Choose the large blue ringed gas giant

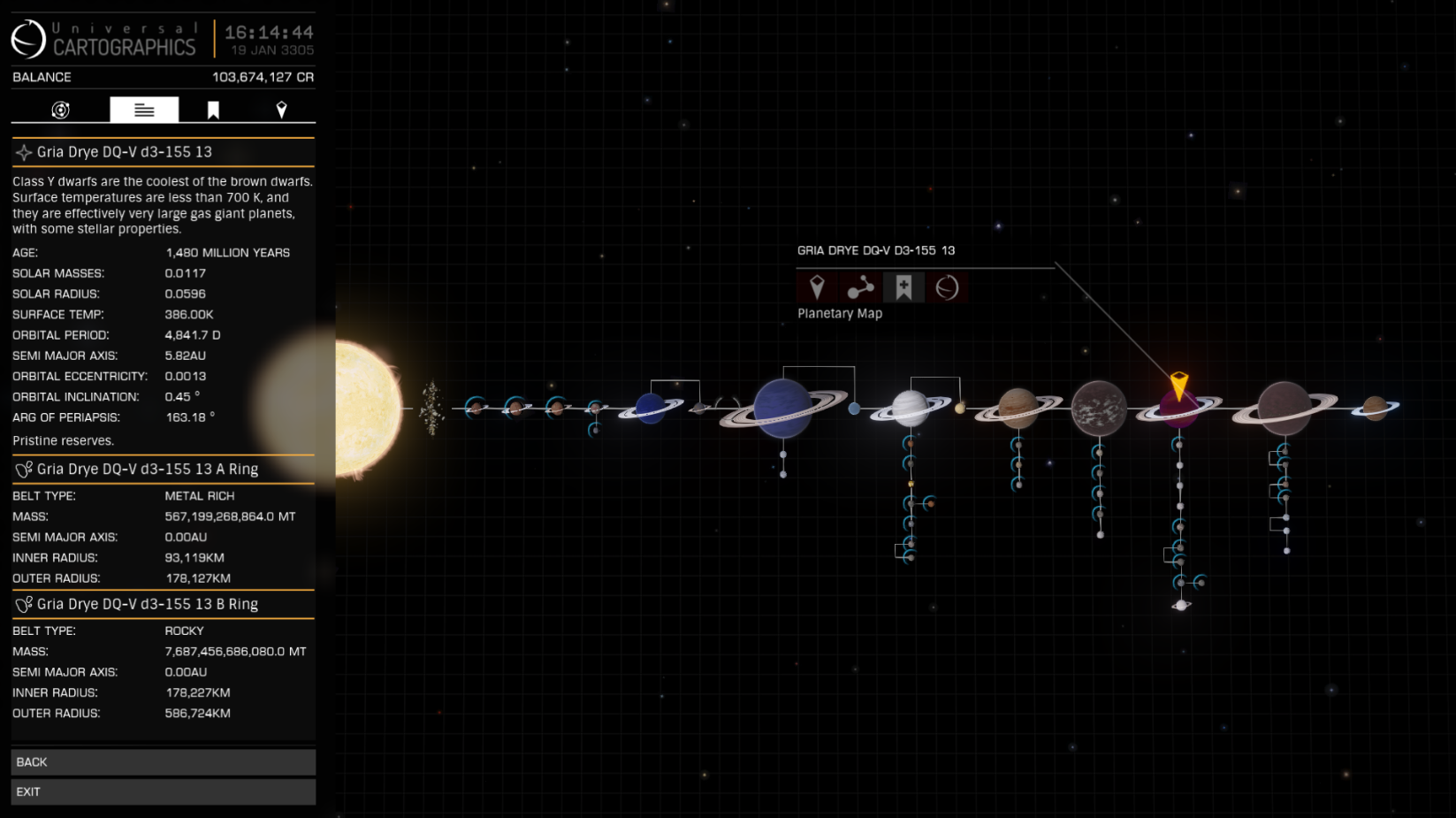click(782, 409)
